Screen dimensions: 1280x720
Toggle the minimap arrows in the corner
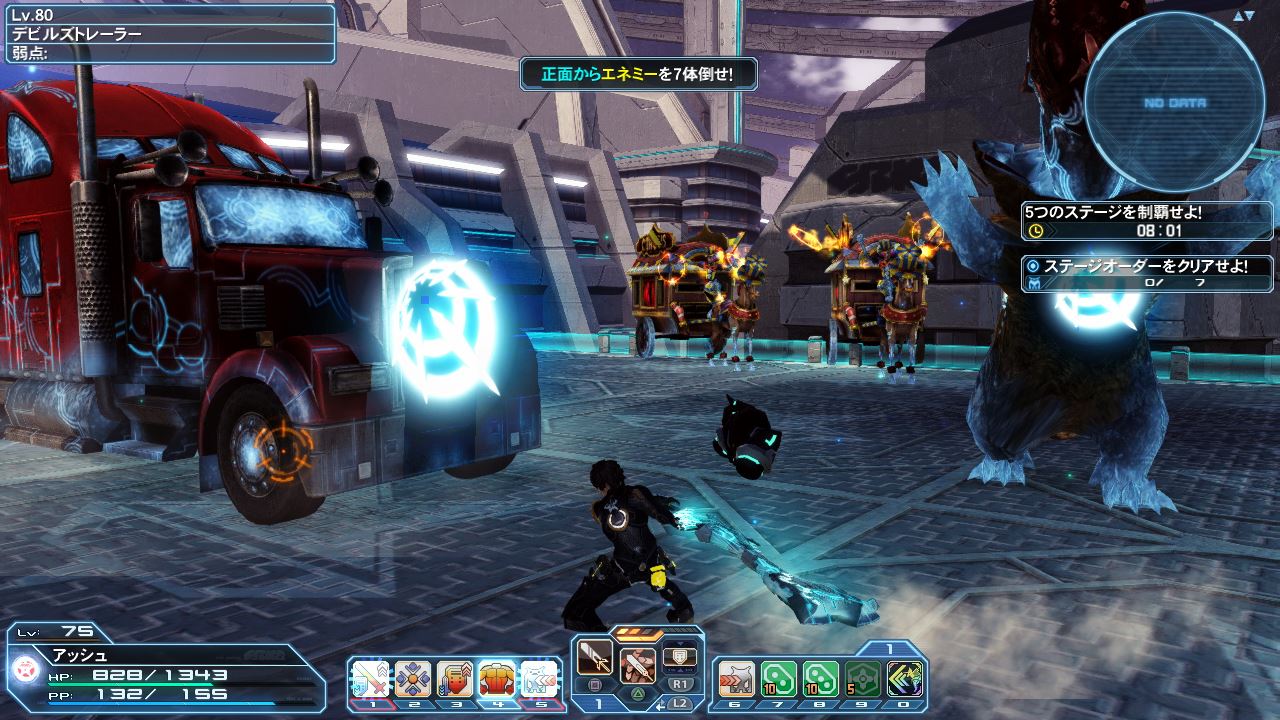pos(1242,16)
